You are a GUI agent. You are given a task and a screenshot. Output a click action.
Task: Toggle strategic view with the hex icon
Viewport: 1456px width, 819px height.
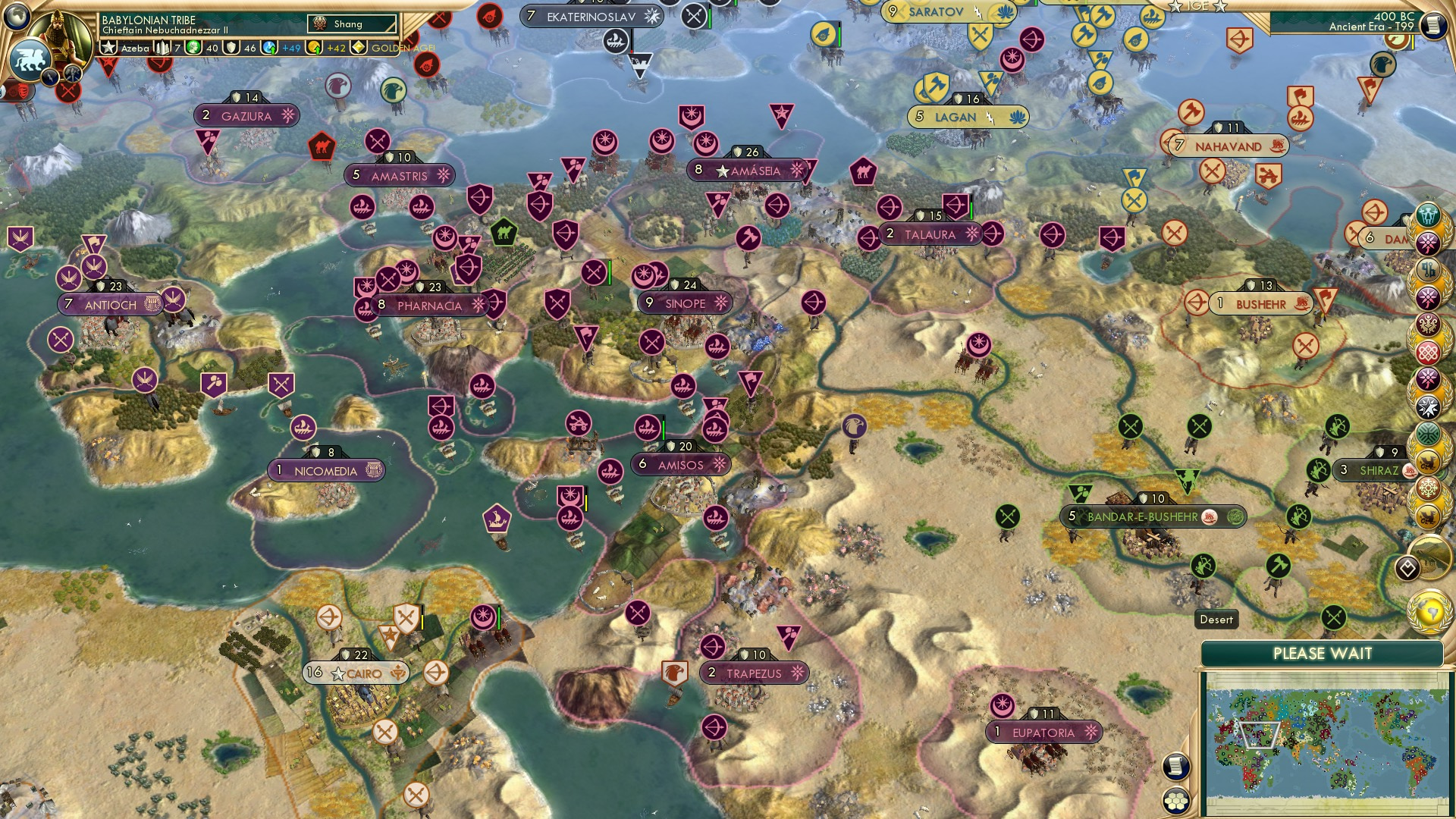click(1176, 801)
